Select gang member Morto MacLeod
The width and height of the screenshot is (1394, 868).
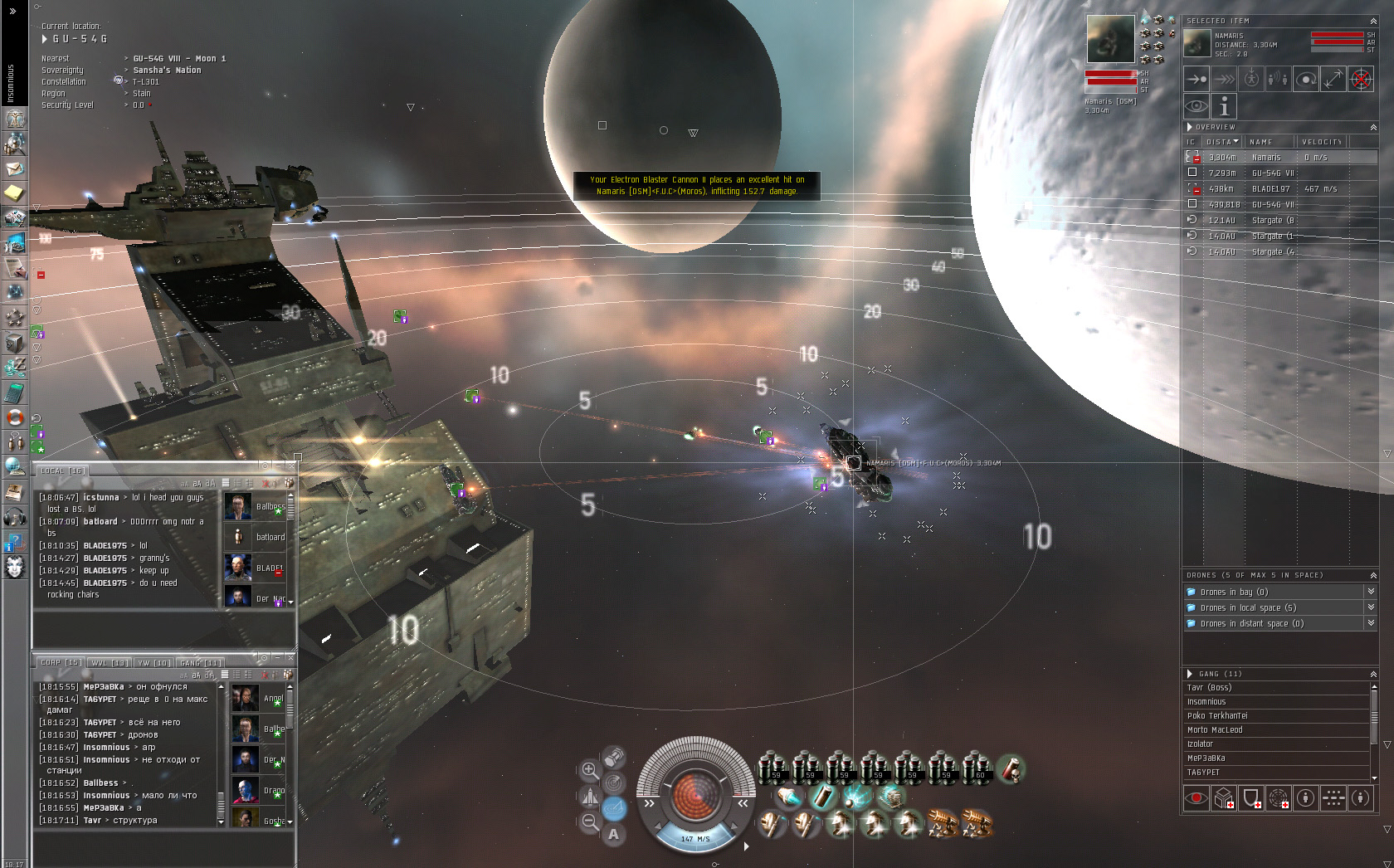[1215, 730]
